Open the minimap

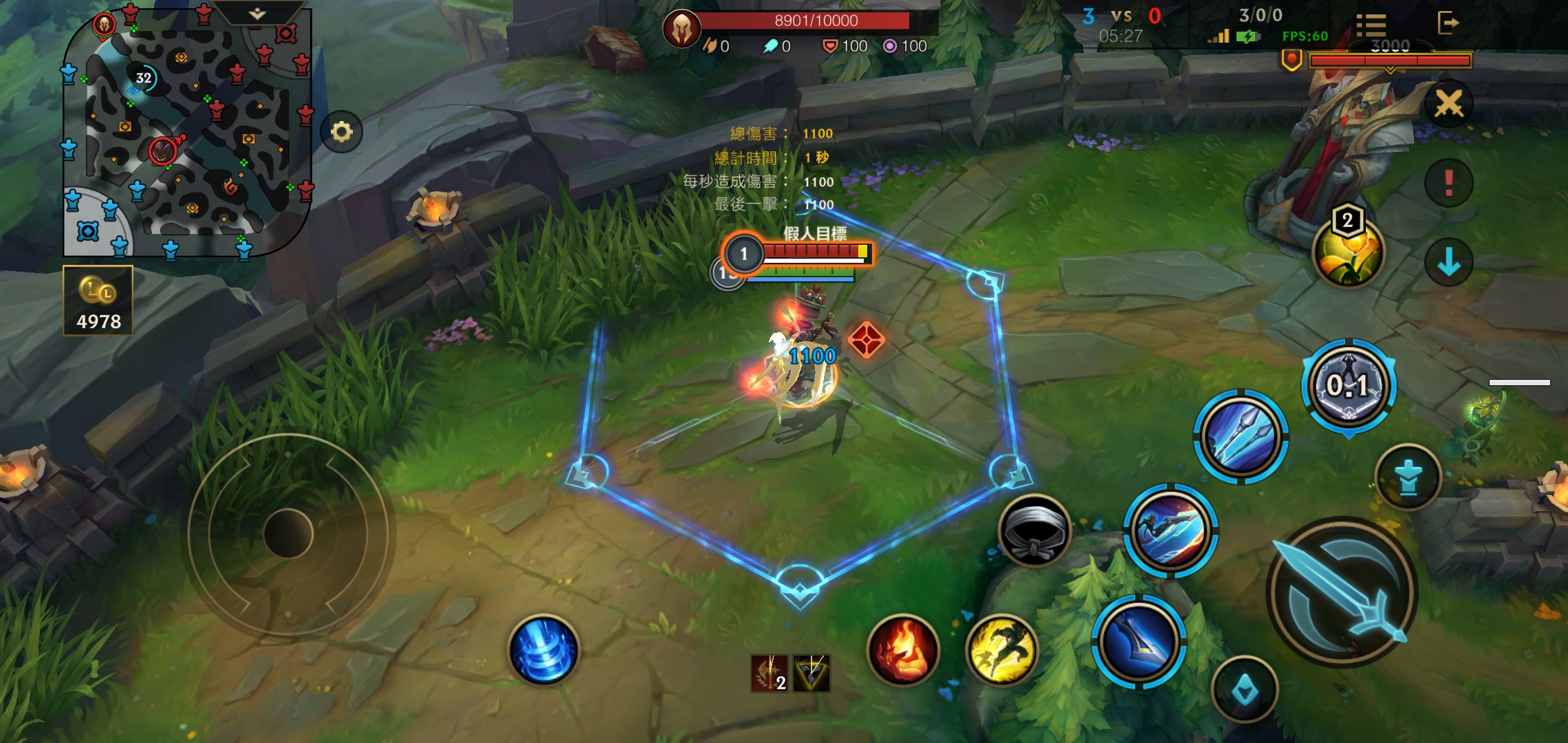pyautogui.click(x=186, y=132)
